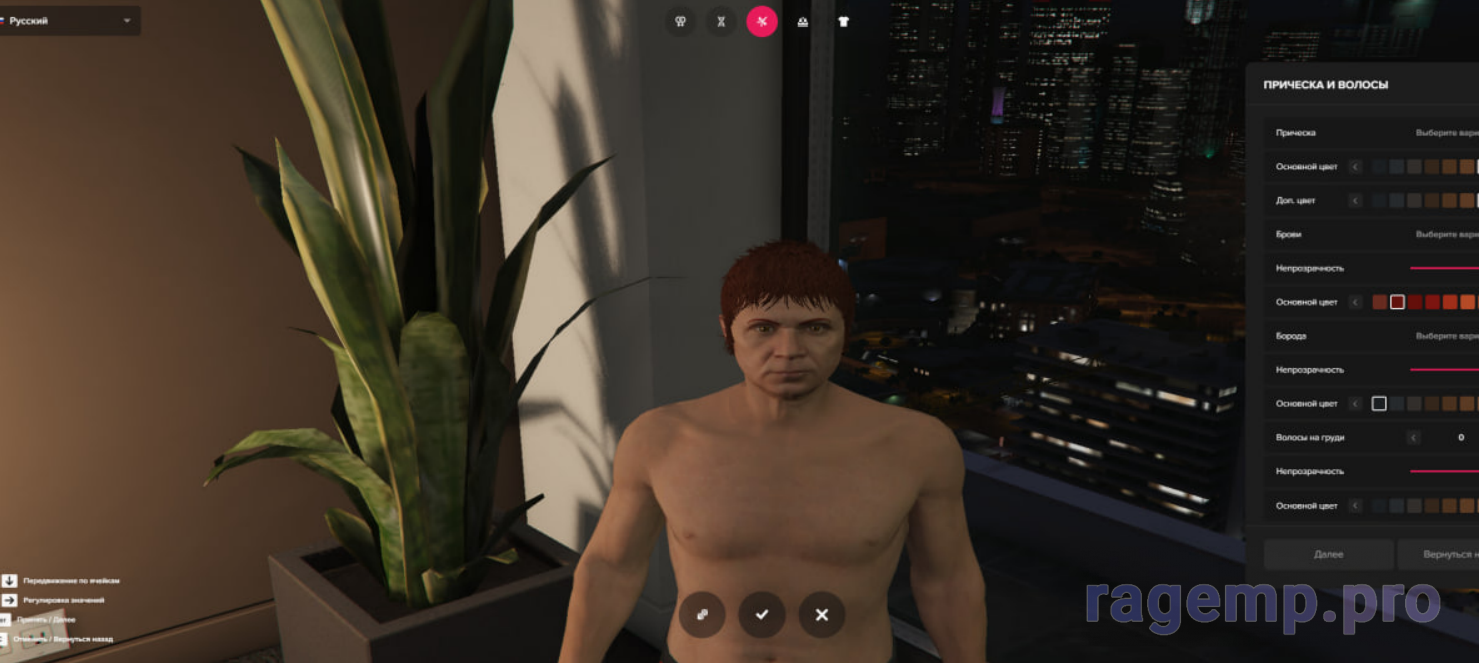Screen dimensions: 1479x663
Task: Pick the highlighted dark red eyebrow swatch
Action: pyautogui.click(x=1397, y=302)
